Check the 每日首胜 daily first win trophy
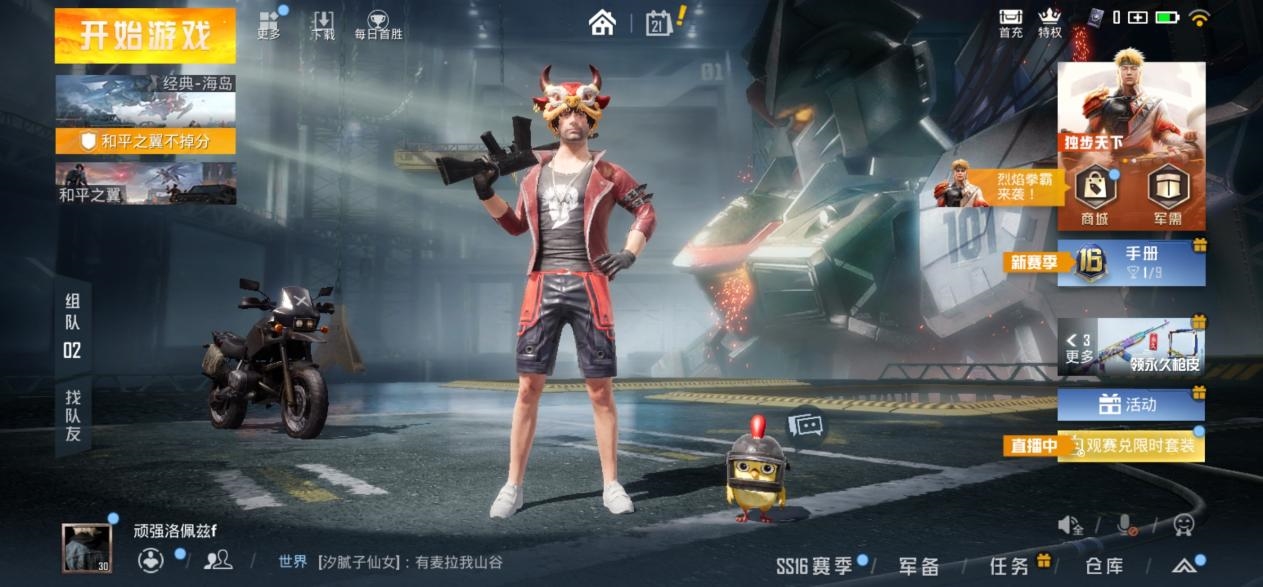This screenshot has width=1263, height=587. tap(378, 25)
